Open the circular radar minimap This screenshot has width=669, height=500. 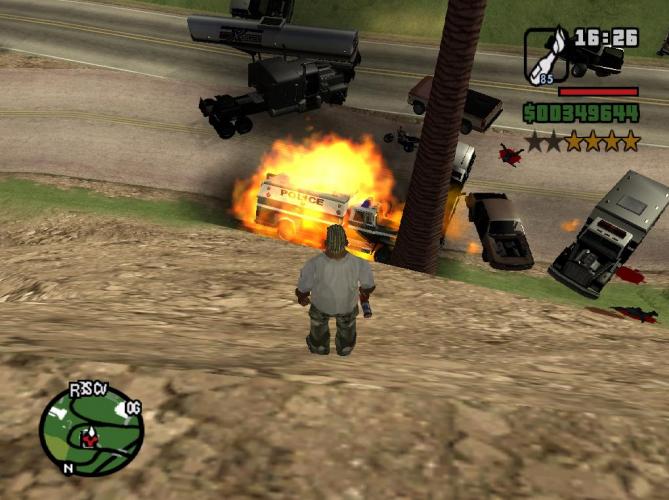[91, 430]
